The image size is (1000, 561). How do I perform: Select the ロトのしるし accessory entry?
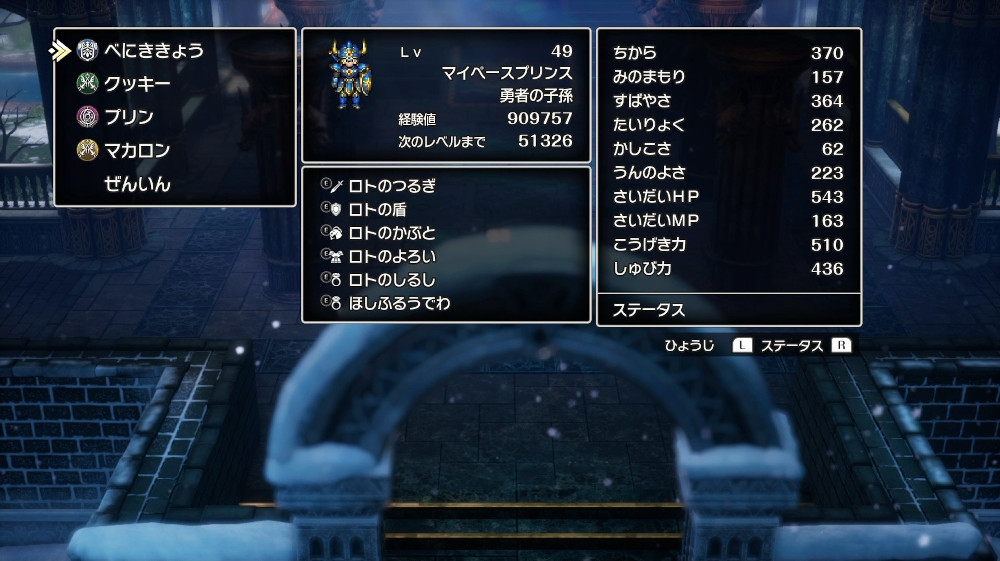tap(392, 279)
